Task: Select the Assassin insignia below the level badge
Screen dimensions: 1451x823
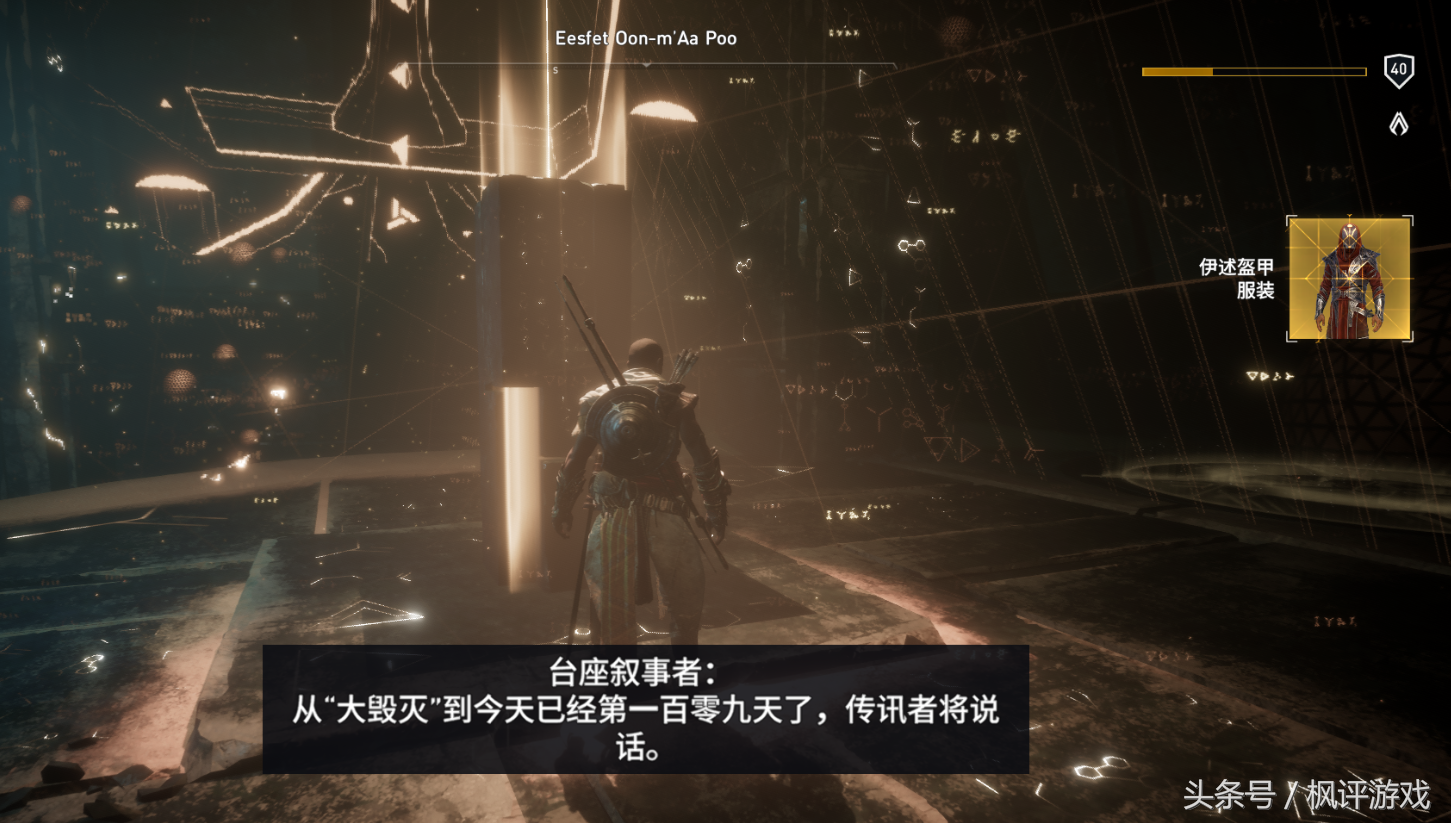Action: pos(1398,122)
